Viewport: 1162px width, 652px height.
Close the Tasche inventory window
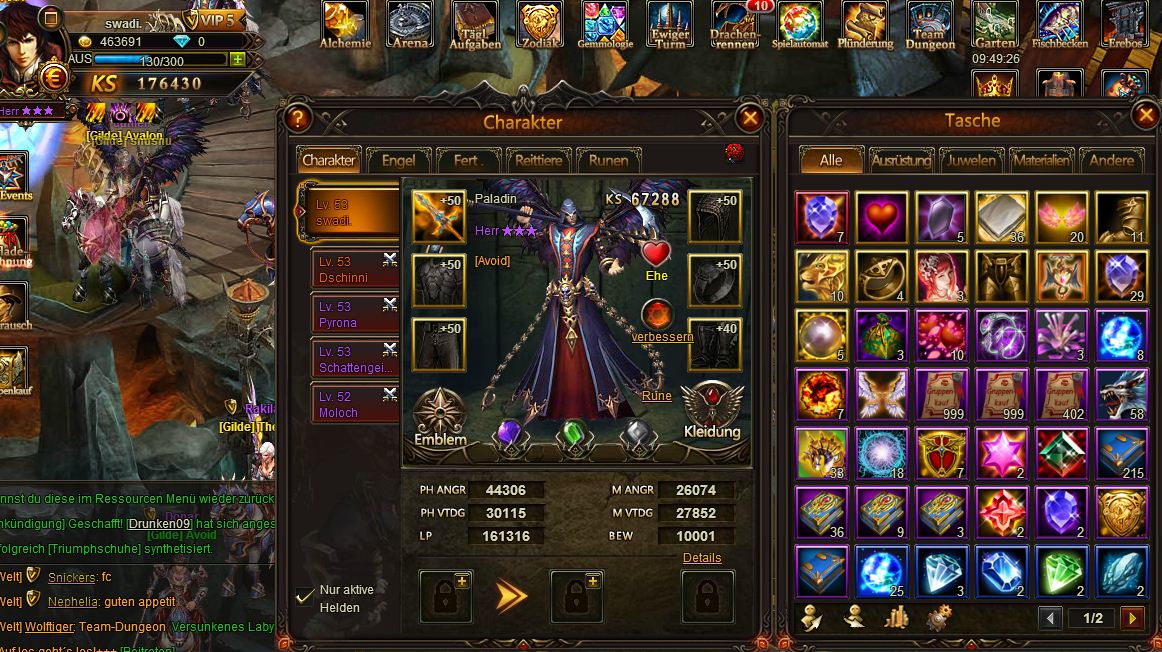[1146, 117]
